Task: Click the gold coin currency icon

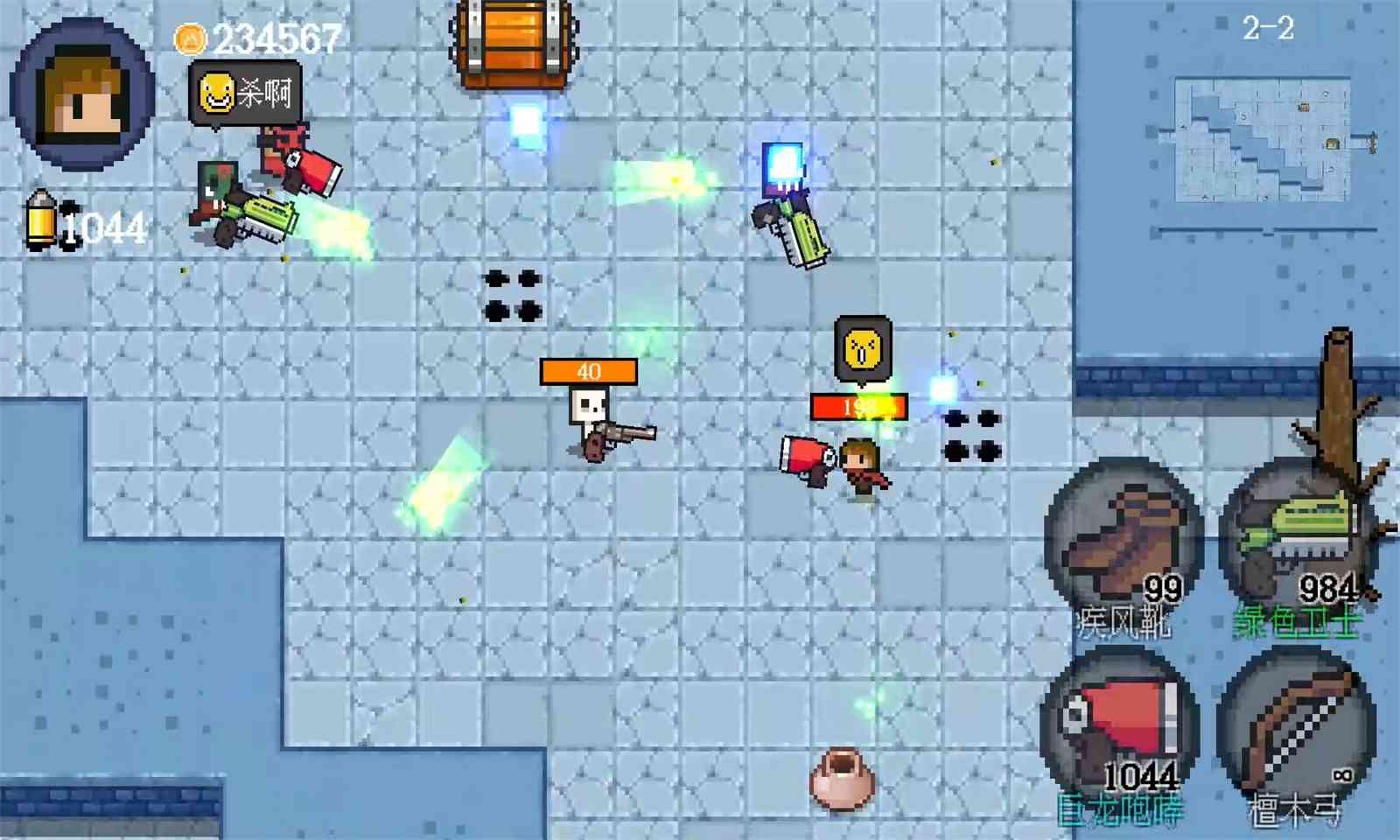Action: (x=191, y=39)
